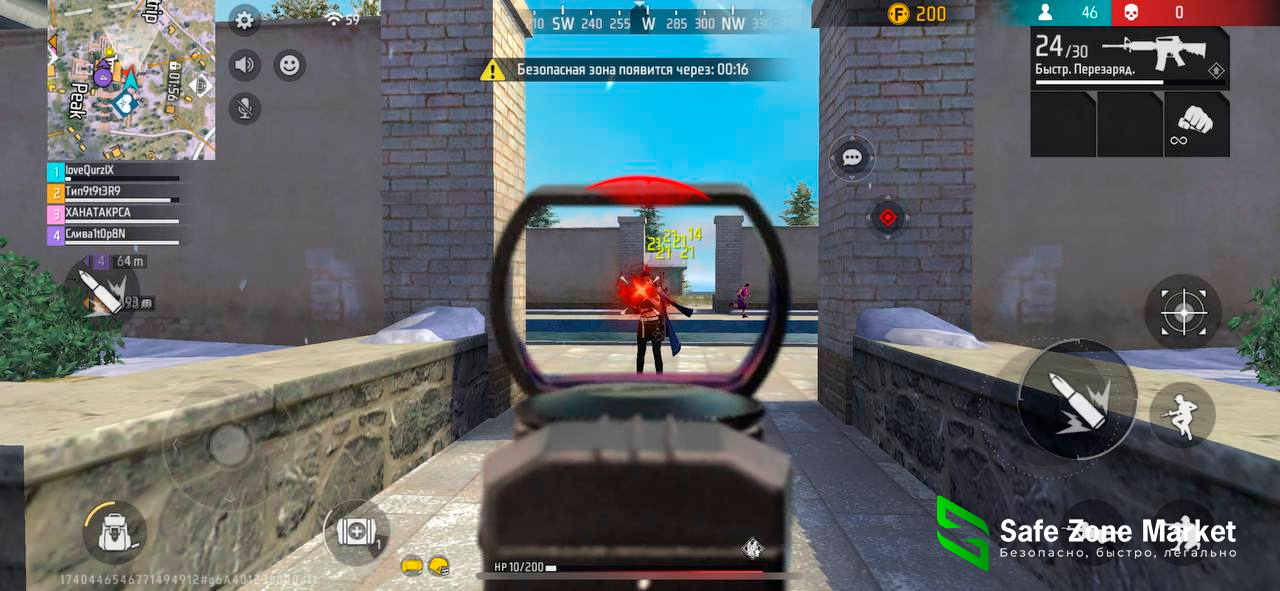1280x591 pixels.
Task: Select the M4A1 rifle weapon slot
Action: (x=1130, y=58)
